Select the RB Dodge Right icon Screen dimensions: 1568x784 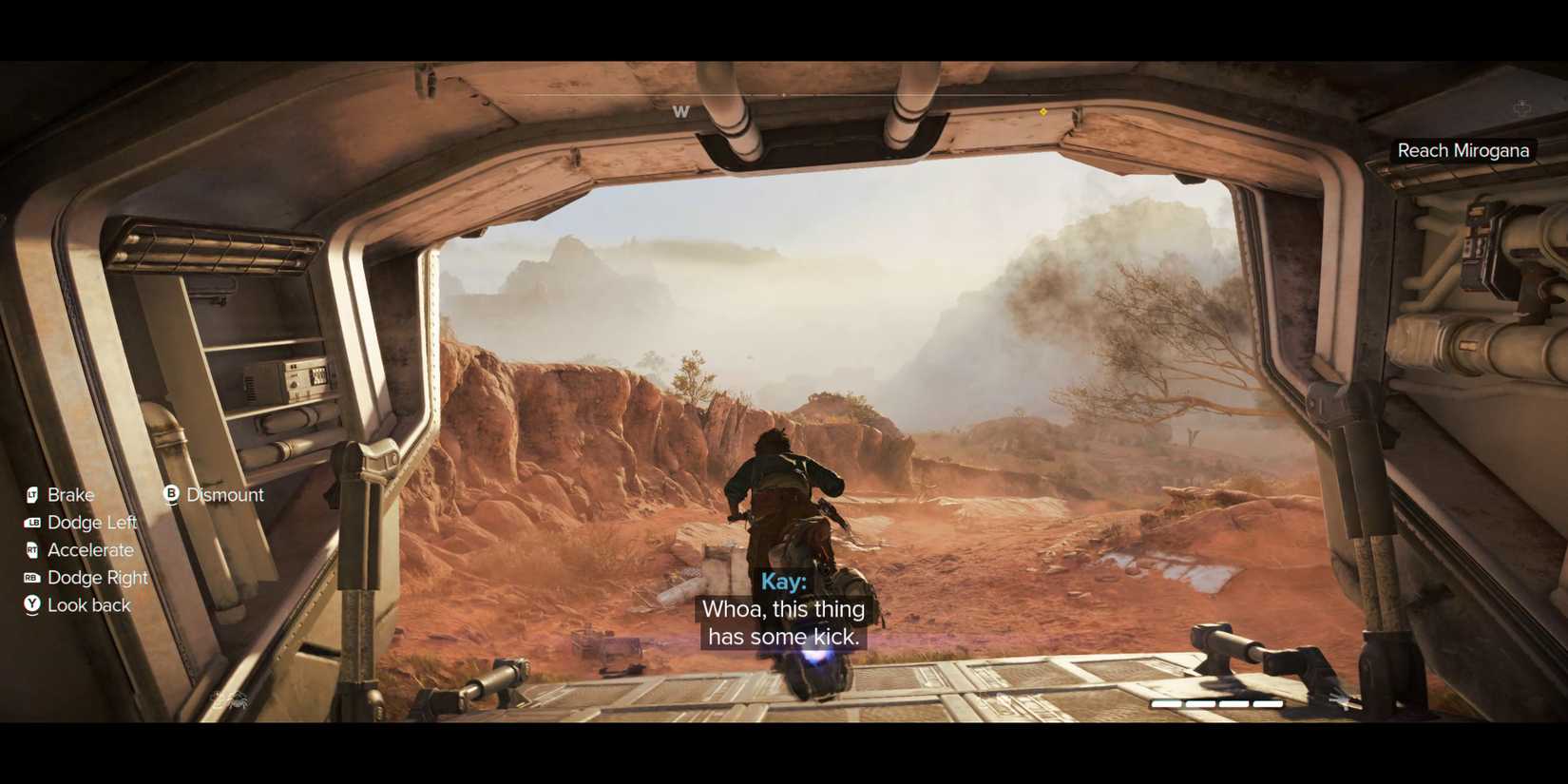[x=31, y=577]
